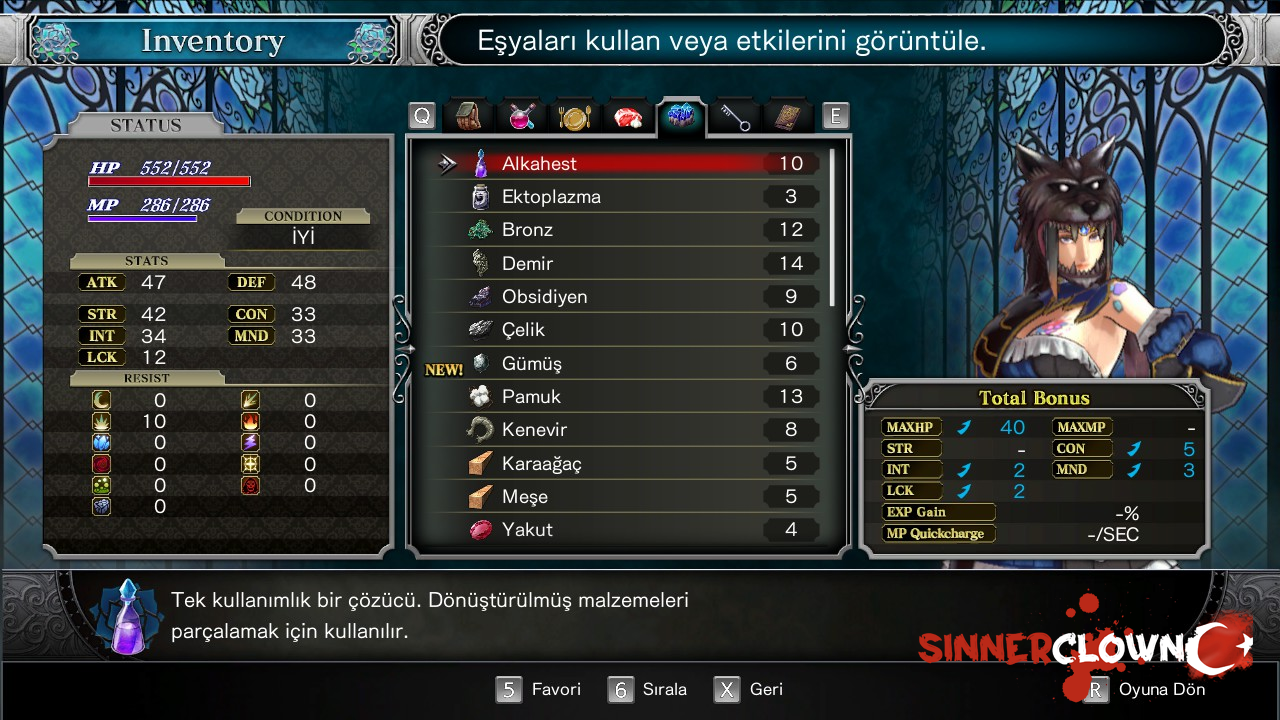Click the Kenevir rope coil icon

[x=479, y=429]
